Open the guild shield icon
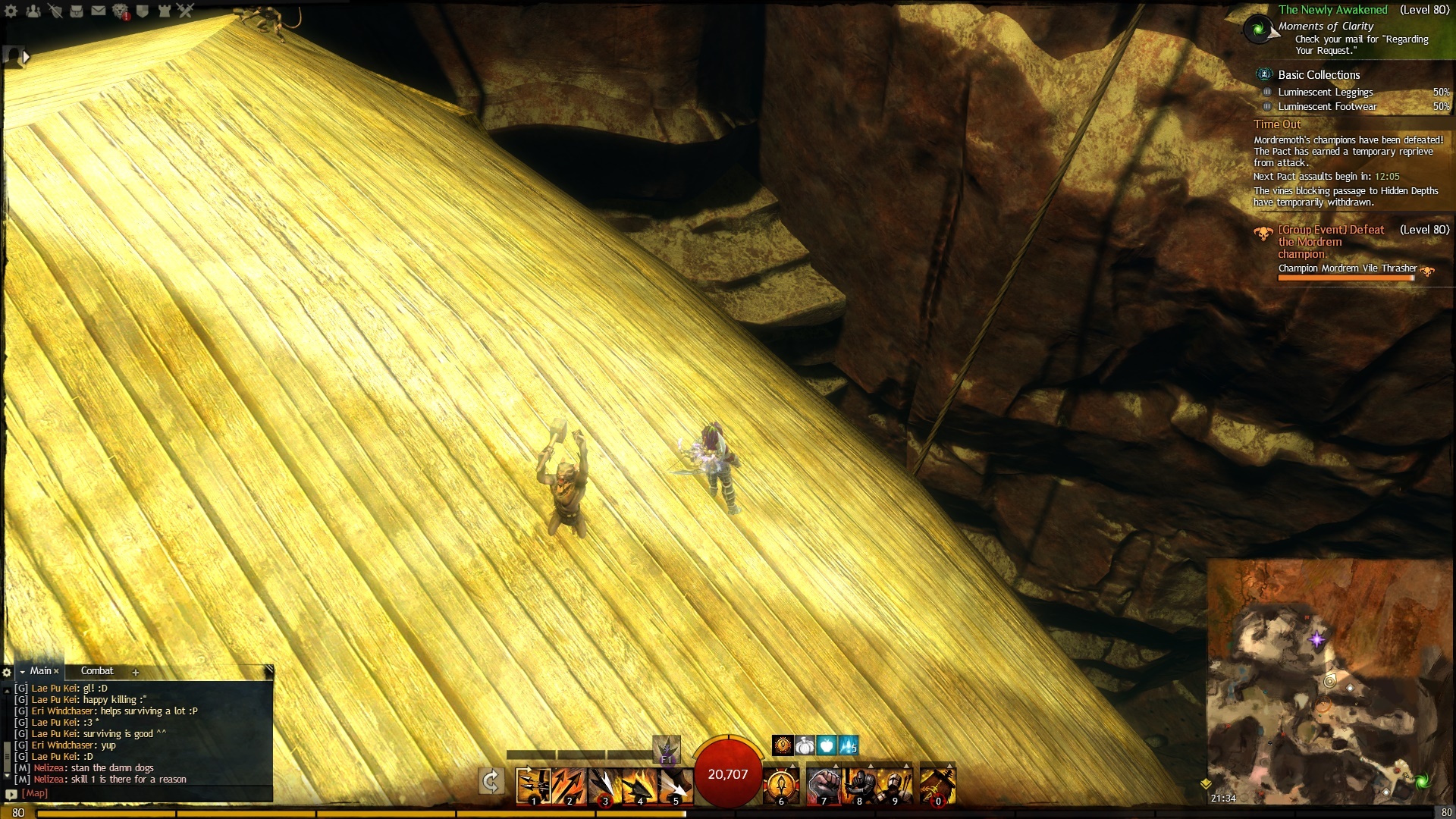 [142, 11]
